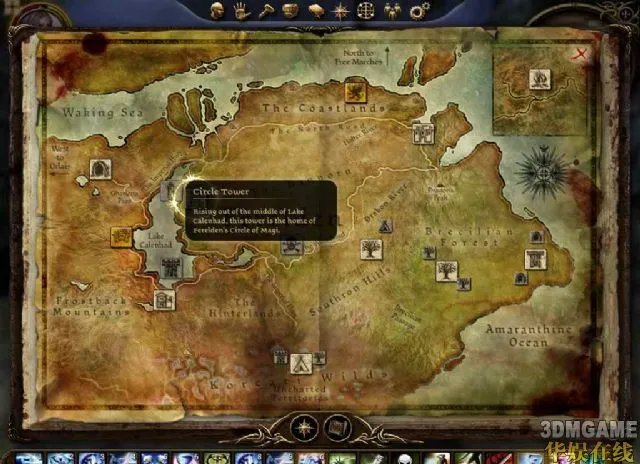The width and height of the screenshot is (640, 464).
Task: Open the party selection people icon
Action: (392, 11)
